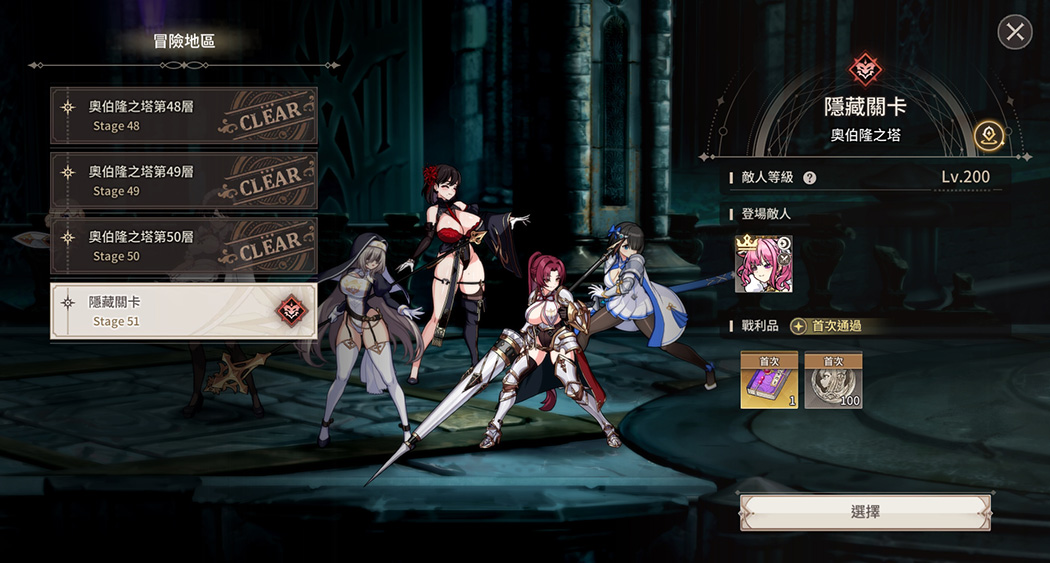The height and width of the screenshot is (563, 1050).
Task: View the silver coin reward worth 100
Action: [x=833, y=381]
